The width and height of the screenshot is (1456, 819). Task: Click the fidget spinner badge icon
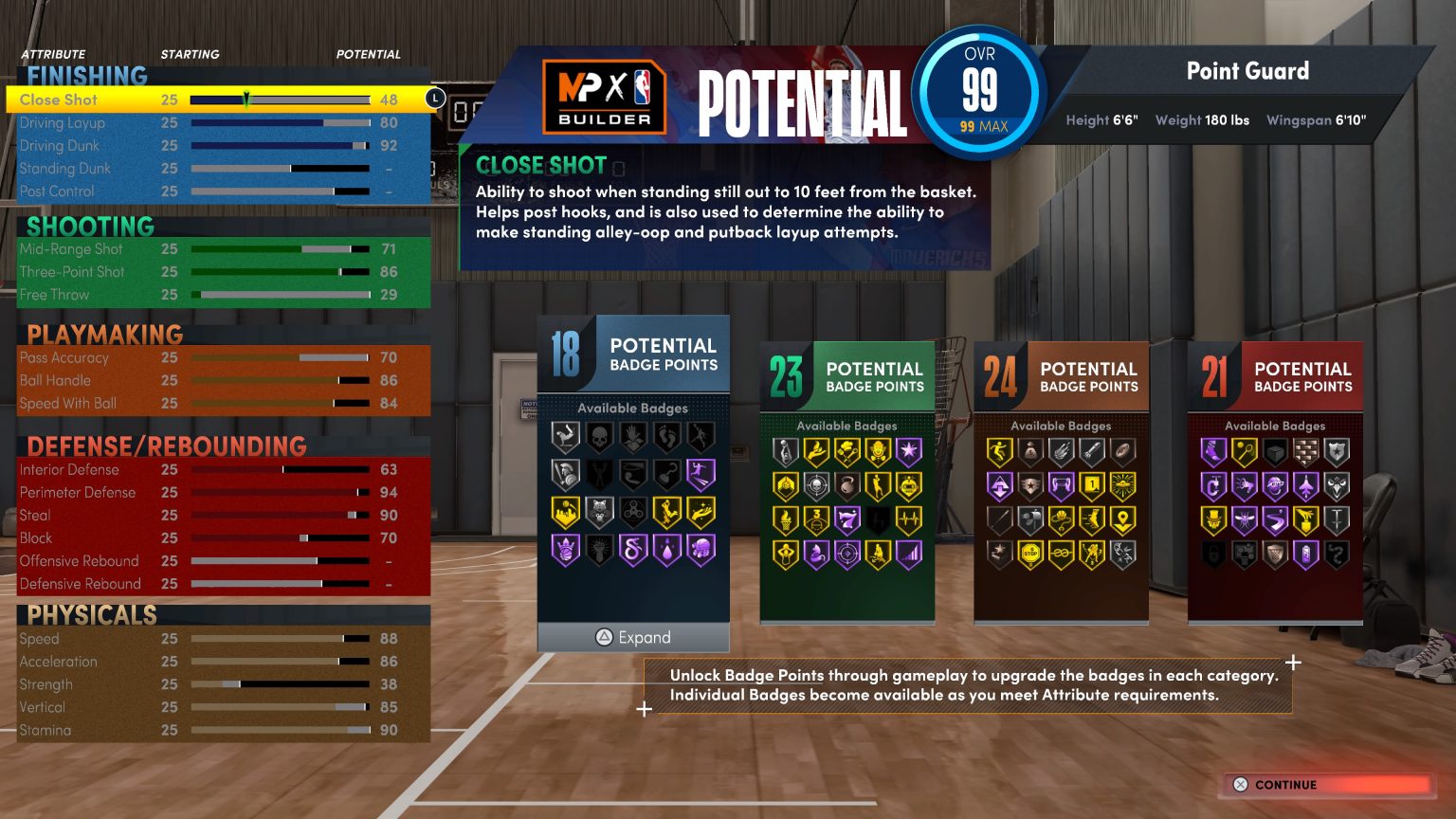point(633,509)
